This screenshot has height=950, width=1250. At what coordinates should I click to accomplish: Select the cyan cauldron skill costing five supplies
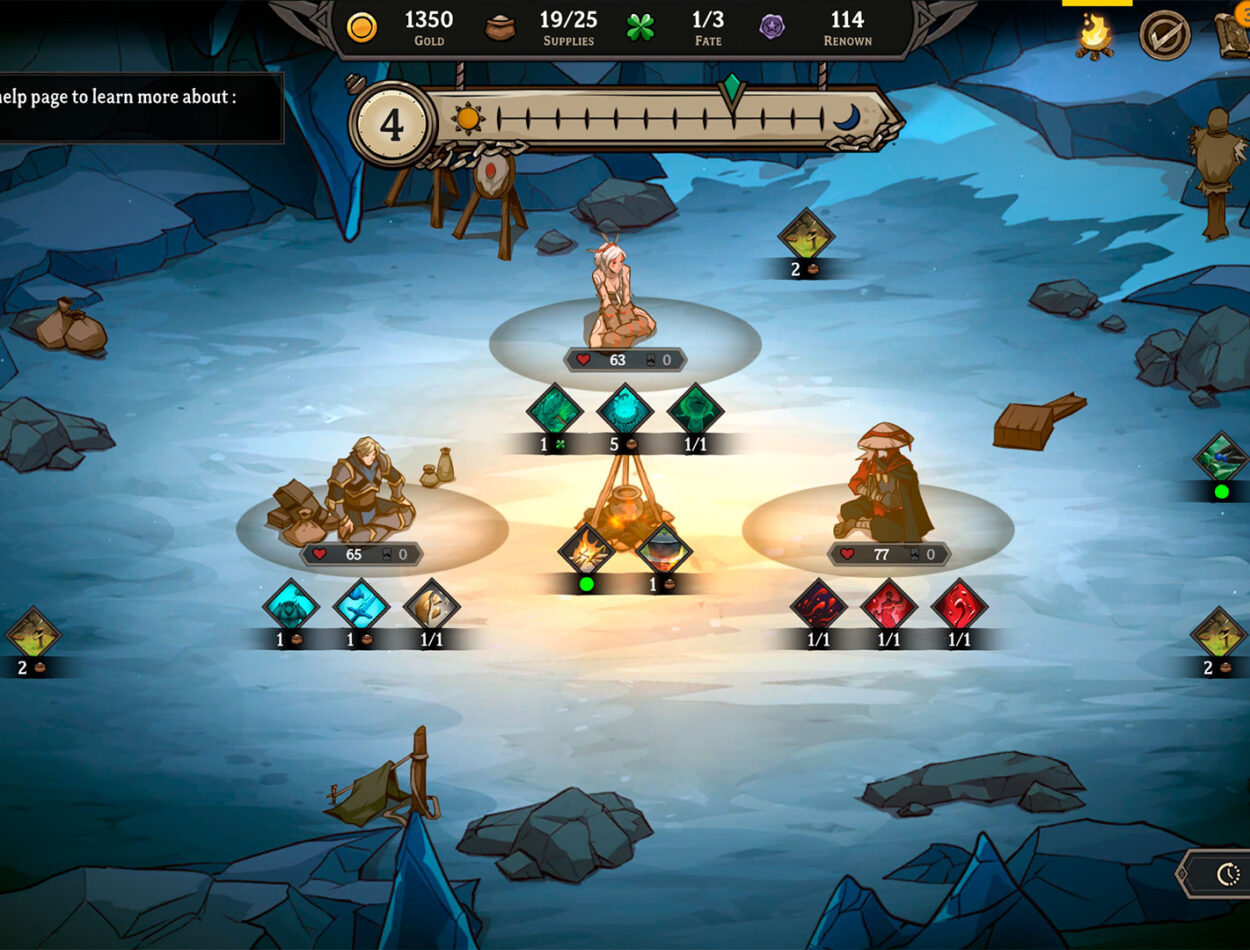click(x=625, y=410)
